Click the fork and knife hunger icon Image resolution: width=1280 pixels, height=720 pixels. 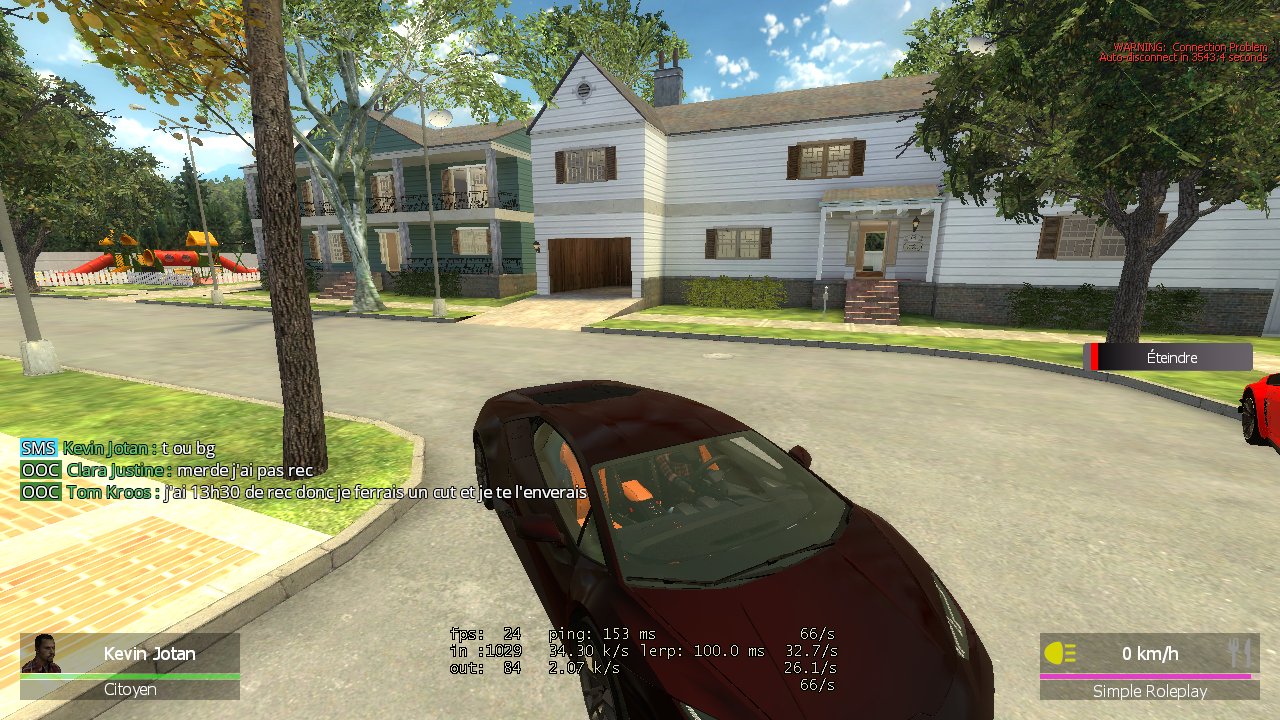pyautogui.click(x=1239, y=654)
